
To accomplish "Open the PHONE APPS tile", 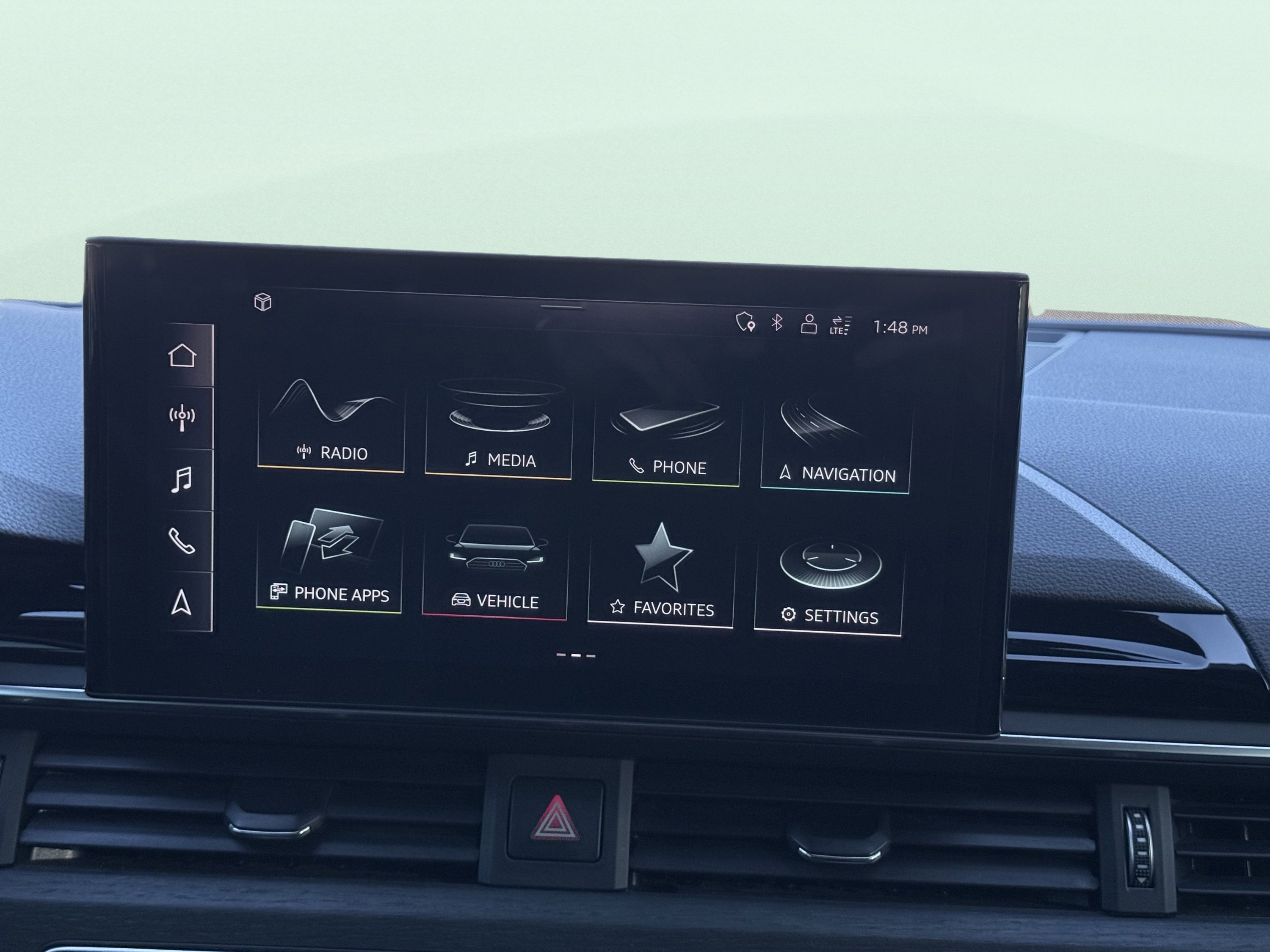I will (x=329, y=562).
